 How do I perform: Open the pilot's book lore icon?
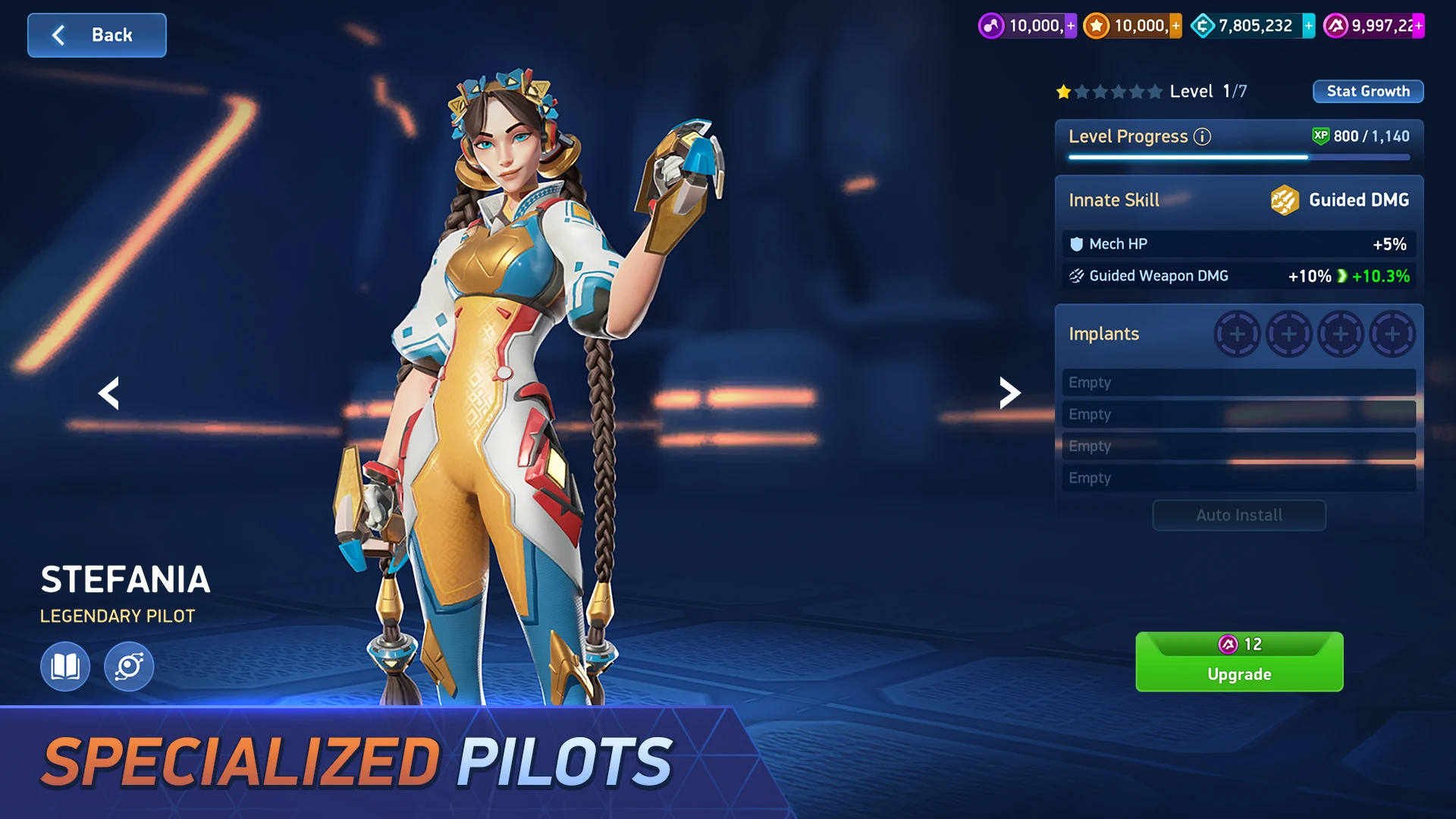pyautogui.click(x=65, y=667)
